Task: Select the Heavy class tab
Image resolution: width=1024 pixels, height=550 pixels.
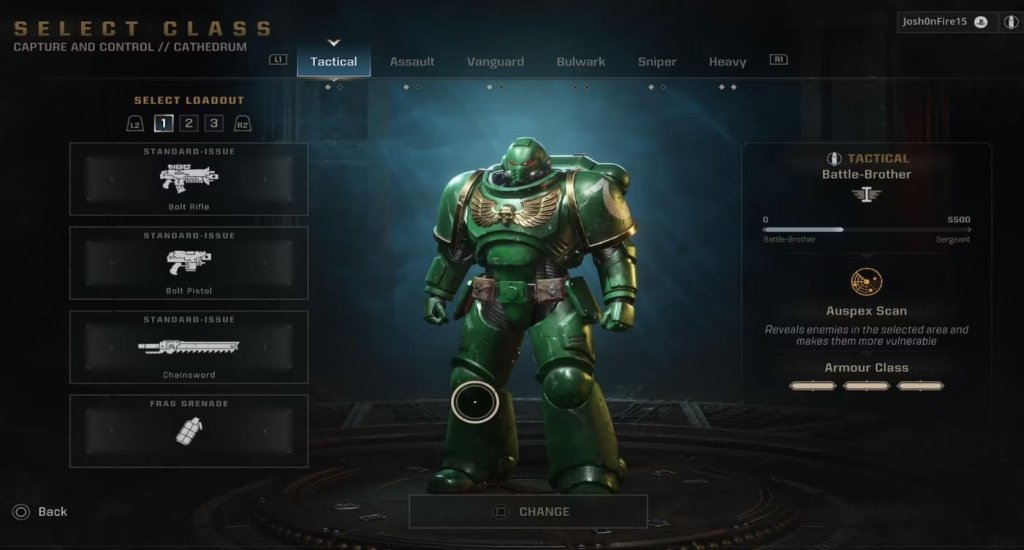Action: 727,61
